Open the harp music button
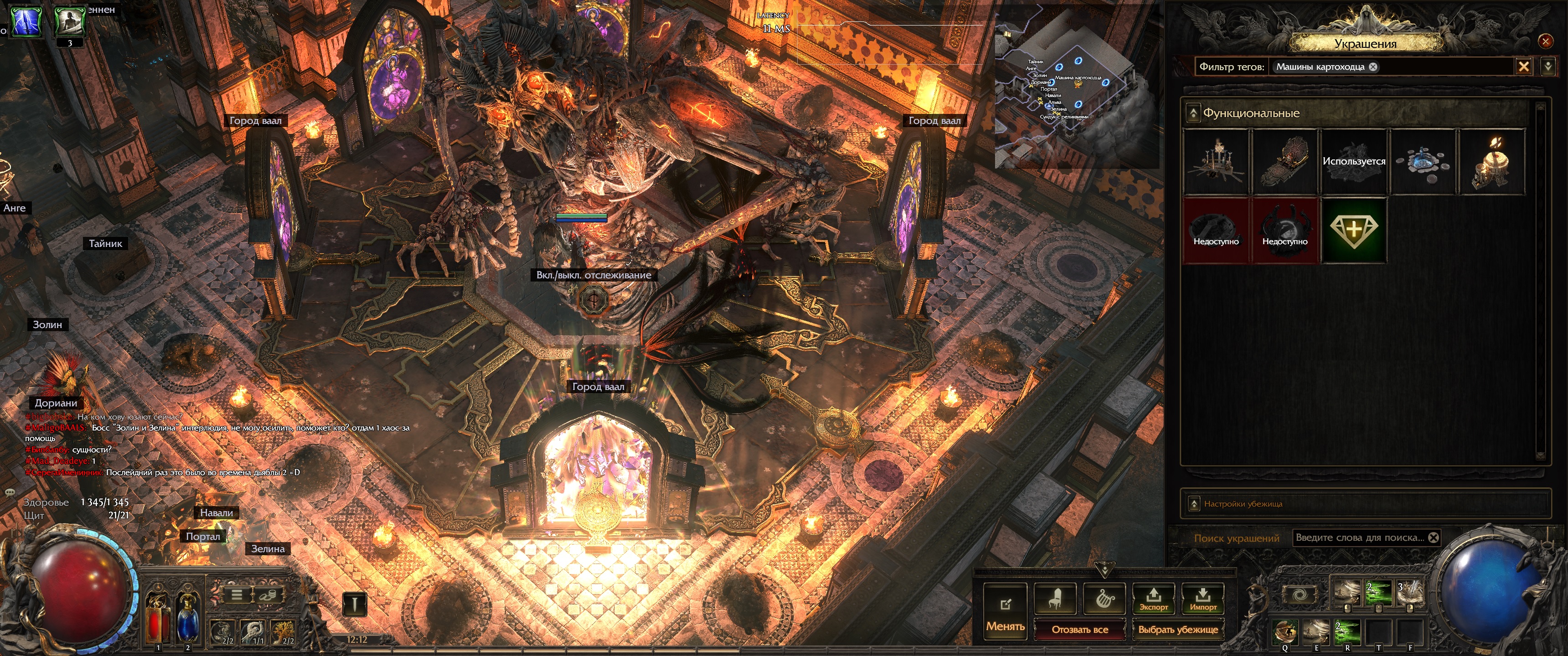 point(1105,599)
